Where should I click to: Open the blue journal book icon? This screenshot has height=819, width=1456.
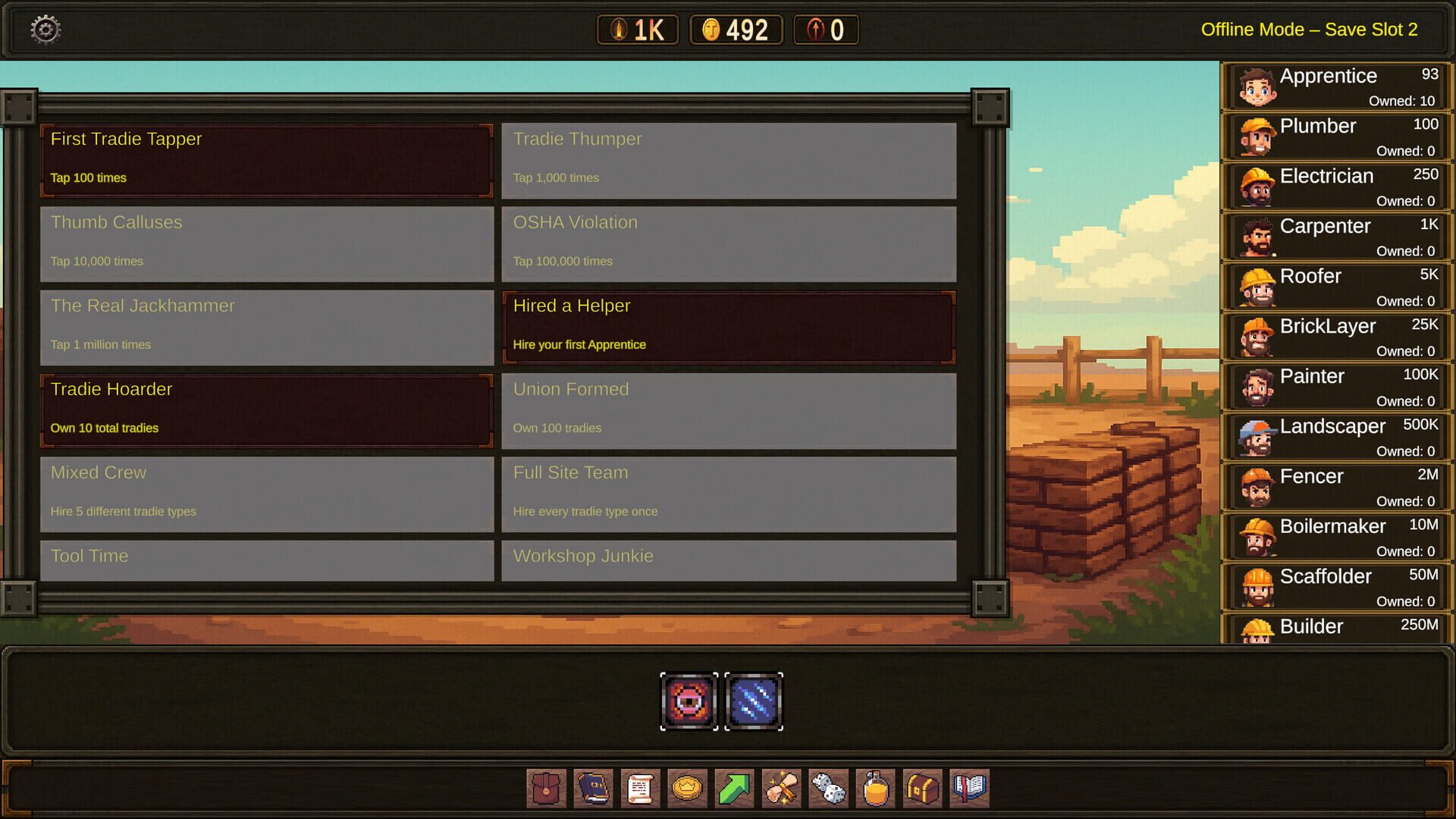[593, 789]
